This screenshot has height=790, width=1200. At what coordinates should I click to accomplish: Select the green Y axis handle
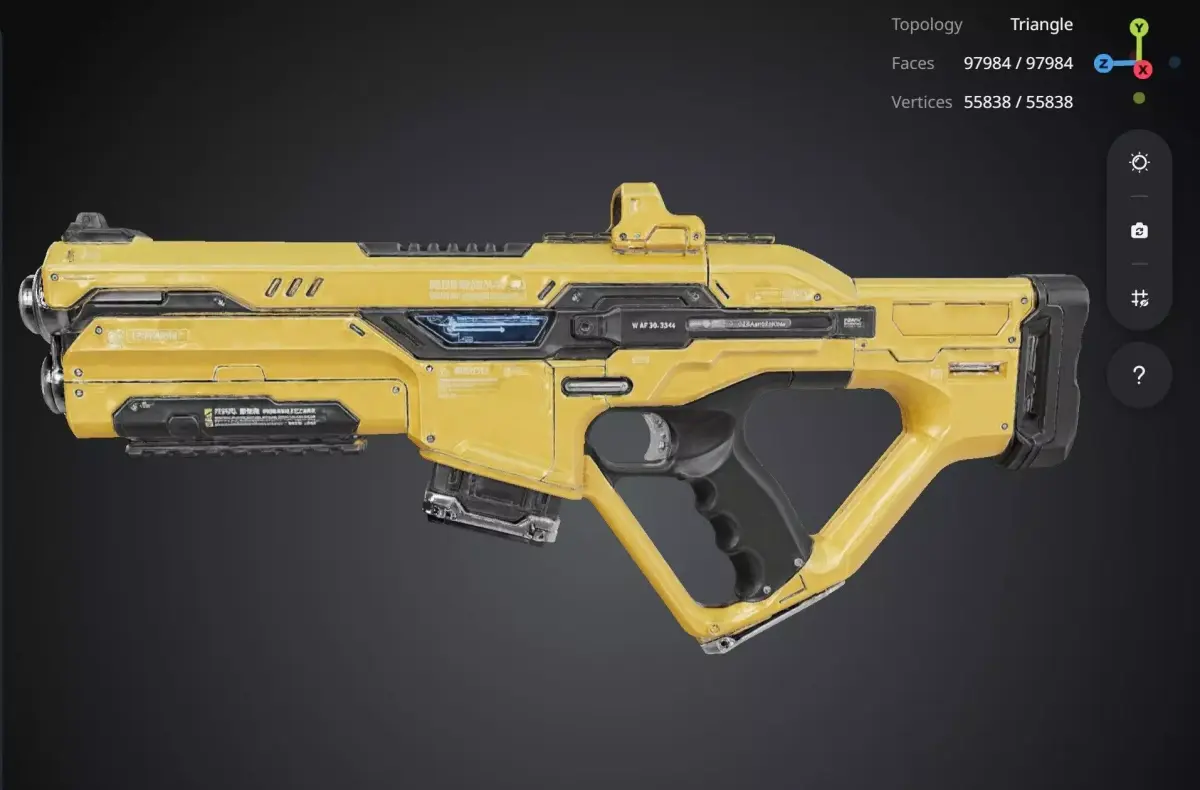pos(1139,28)
